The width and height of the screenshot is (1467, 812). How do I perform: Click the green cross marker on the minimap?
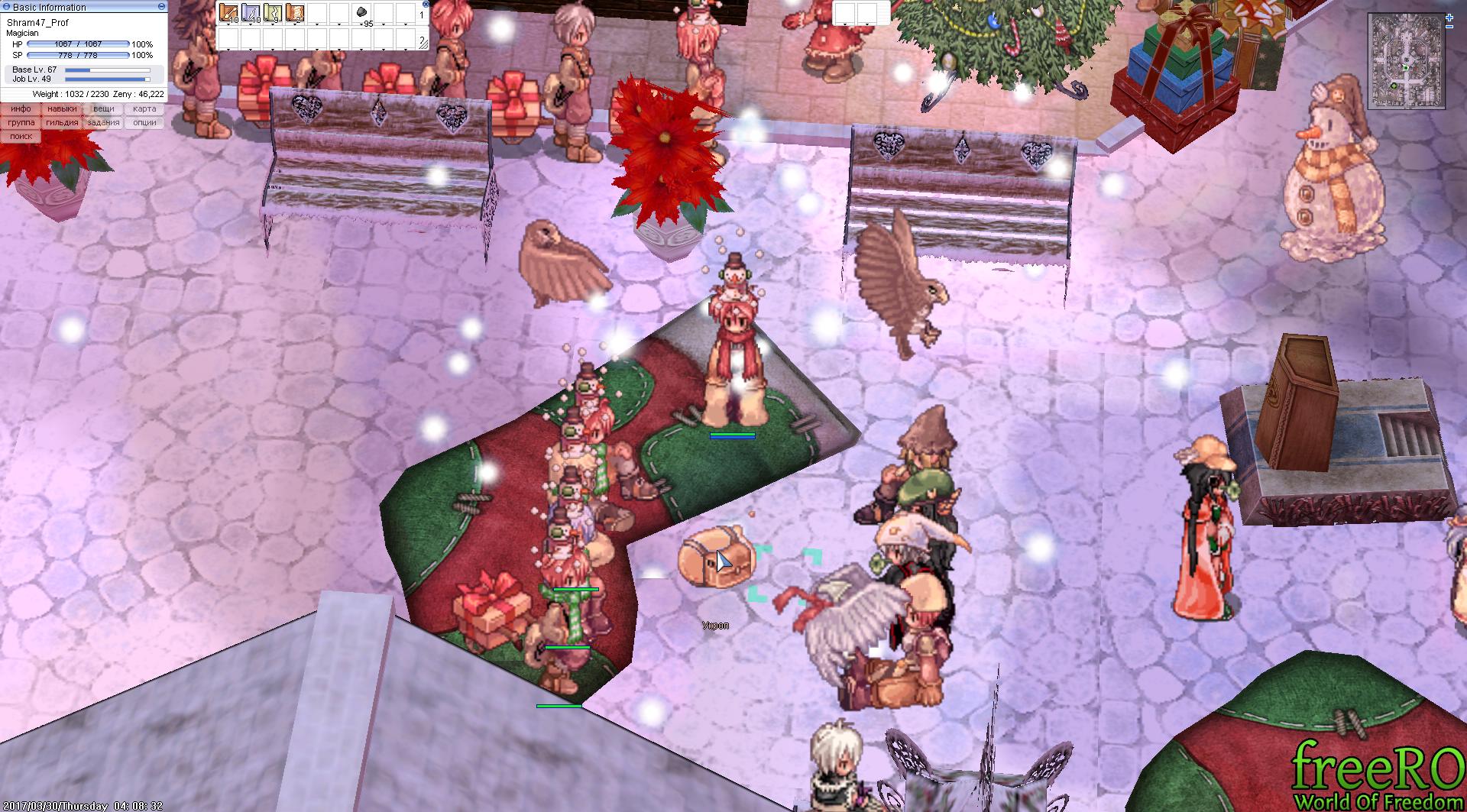coord(1394,86)
